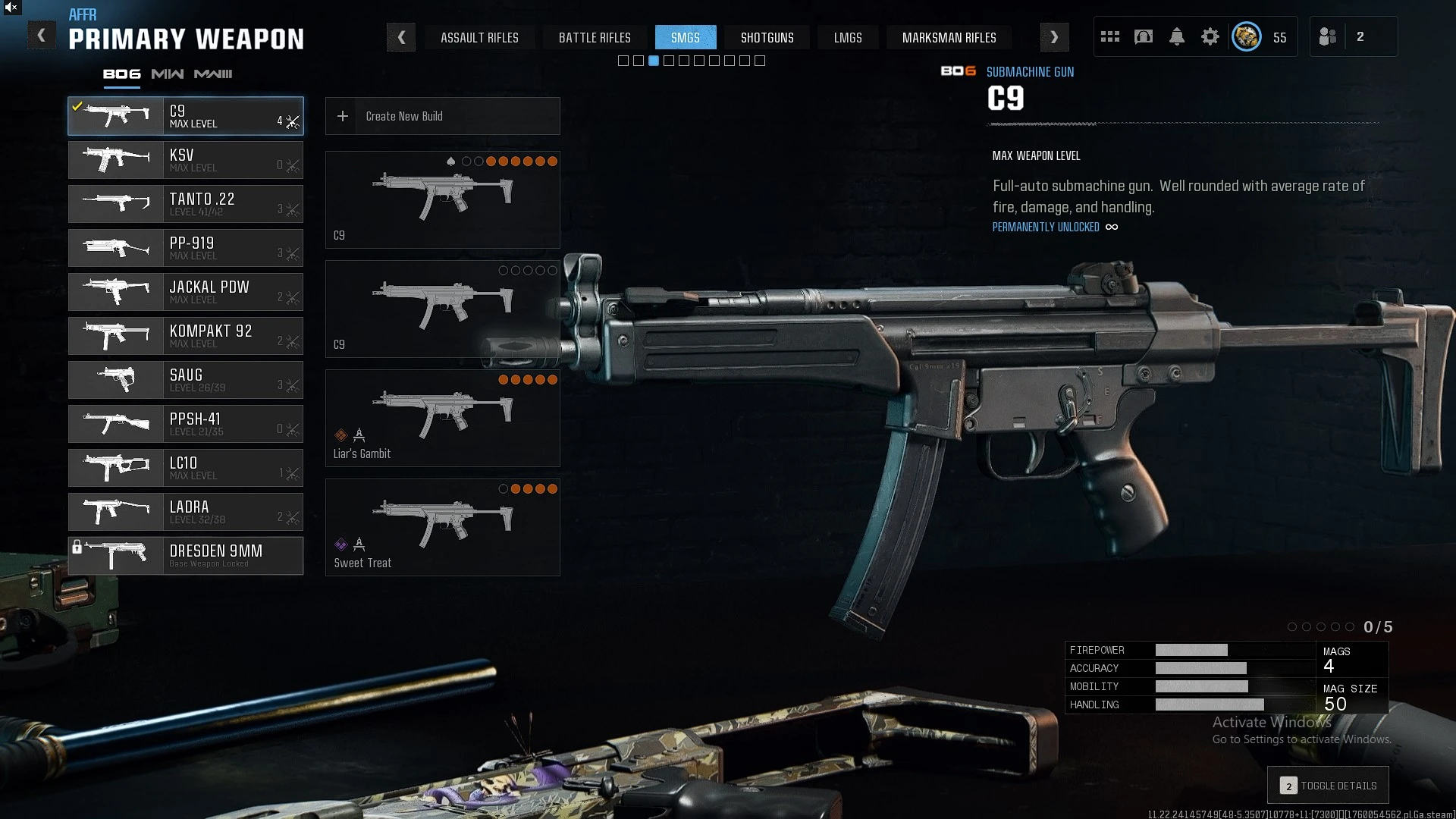Viewport: 1456px width, 819px height.
Task: Choose the locked Dresden 9mm entry
Action: [x=186, y=556]
